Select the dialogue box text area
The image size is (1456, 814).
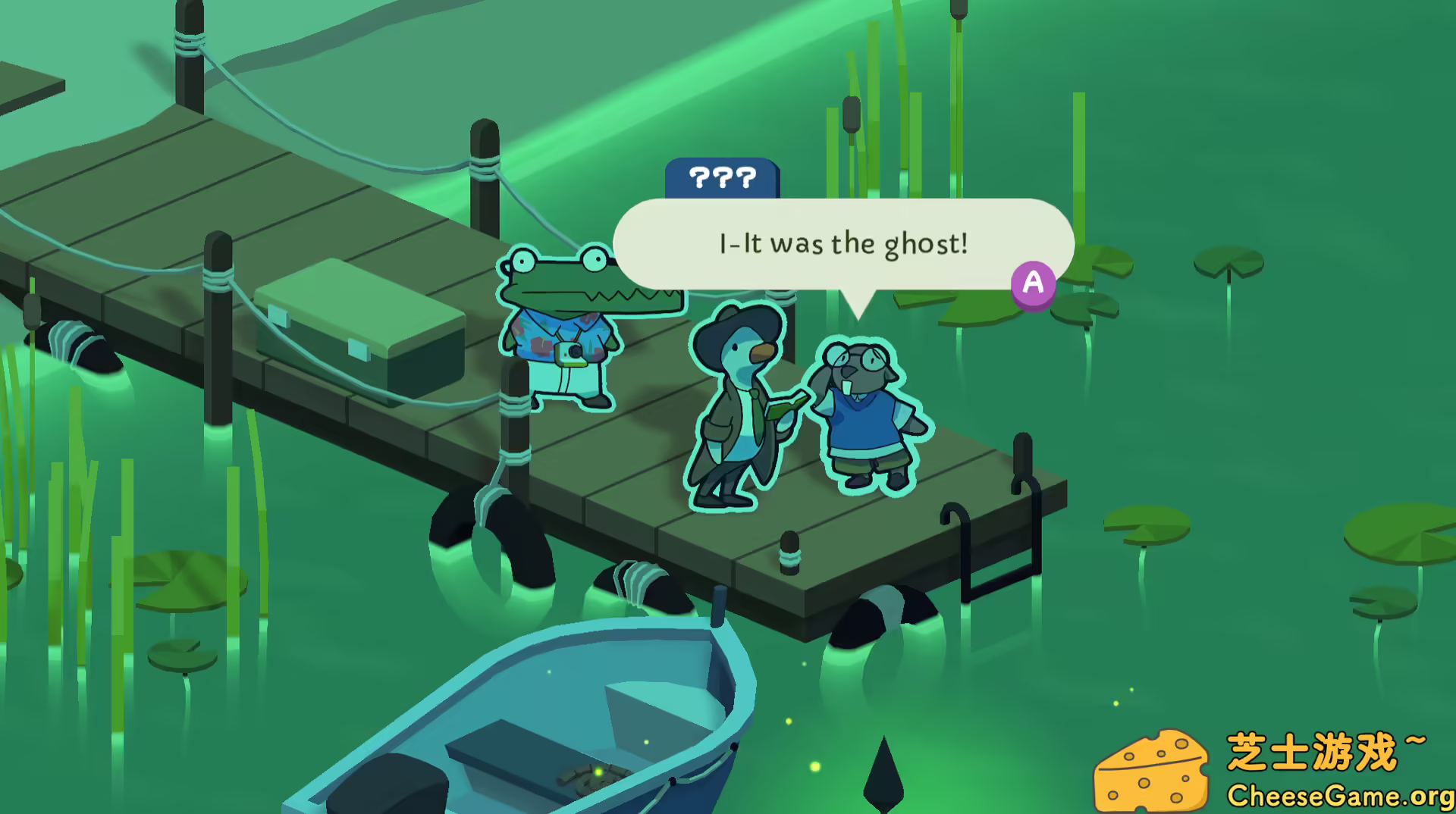(842, 244)
